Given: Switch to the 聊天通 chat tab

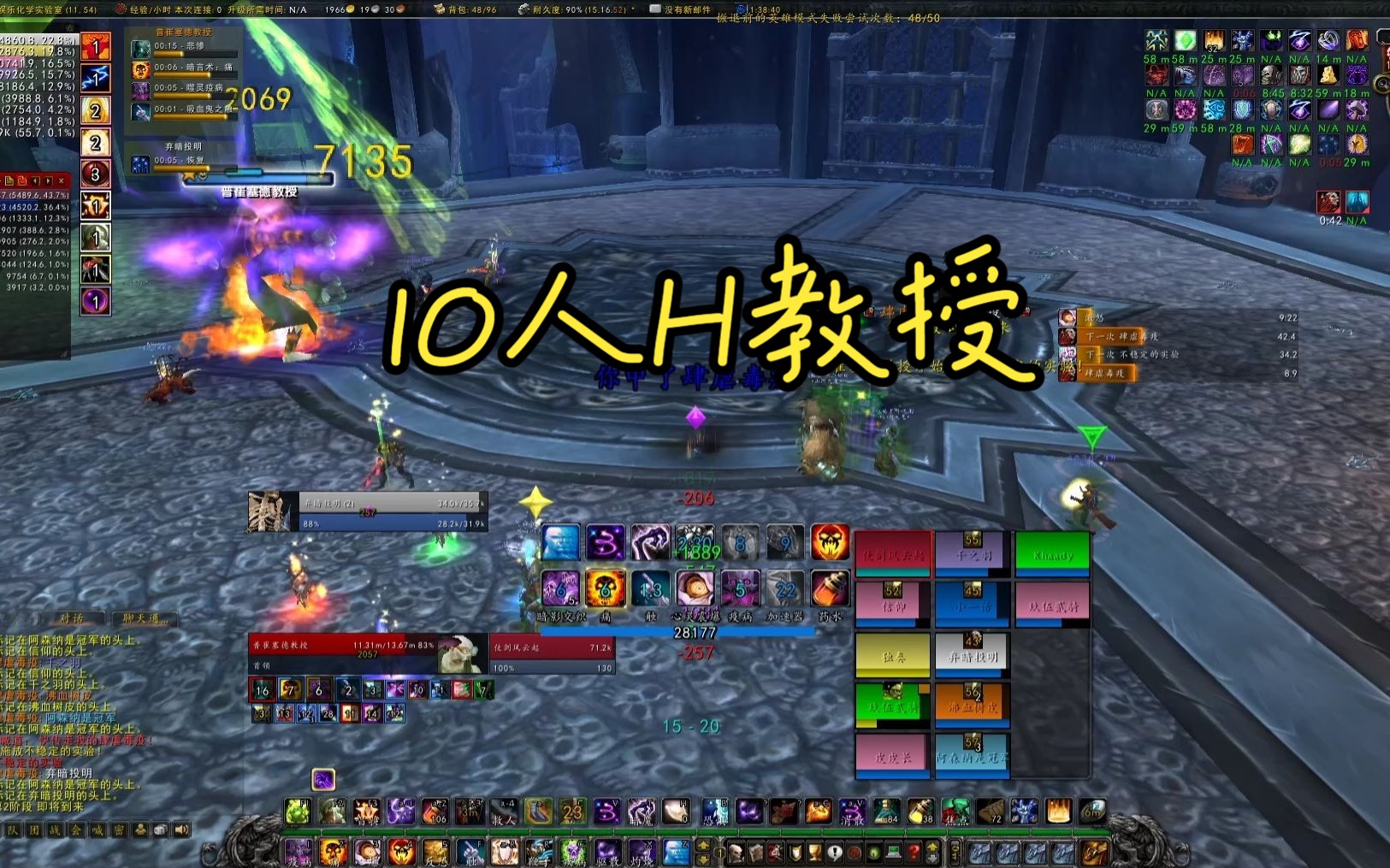Looking at the screenshot, I should pos(145,617).
